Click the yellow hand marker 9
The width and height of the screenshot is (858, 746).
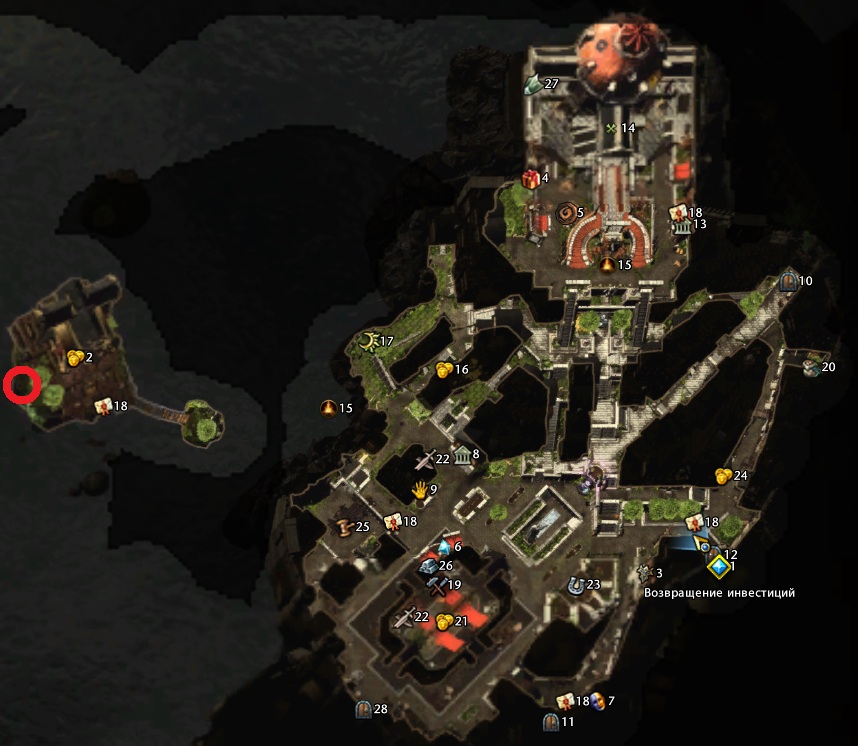click(x=421, y=489)
